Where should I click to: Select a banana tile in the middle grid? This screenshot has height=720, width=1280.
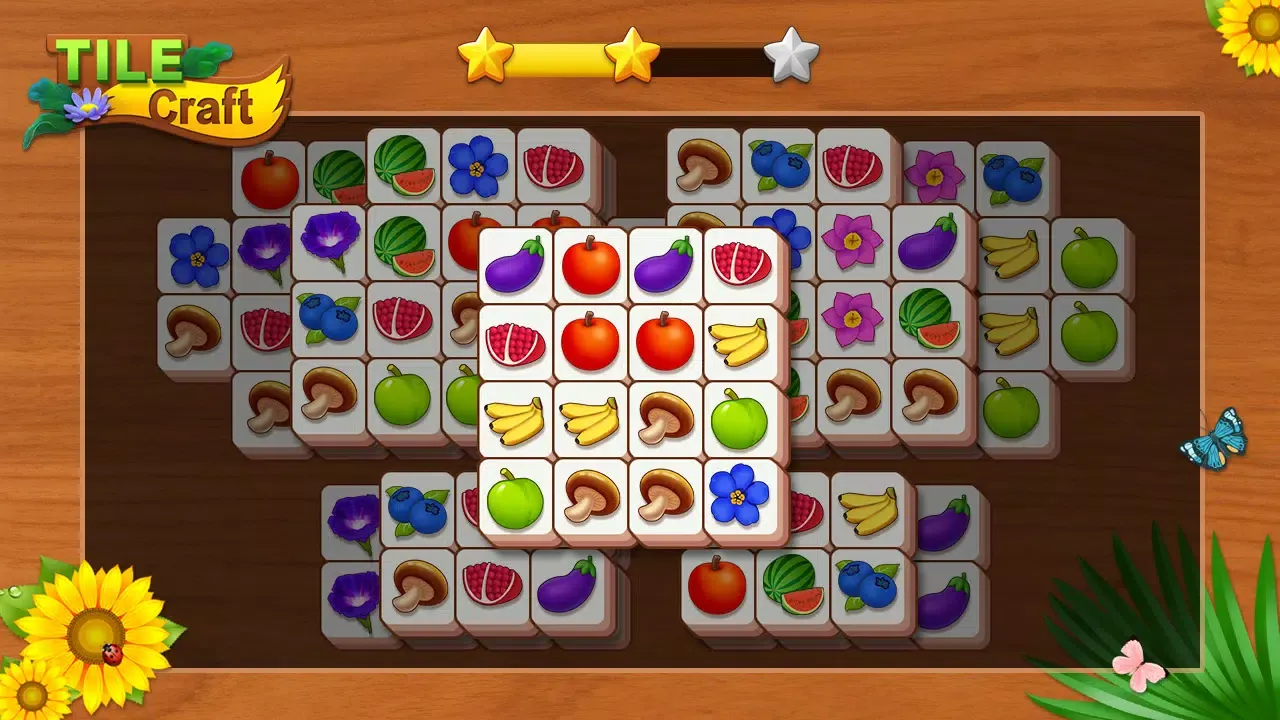click(x=515, y=418)
